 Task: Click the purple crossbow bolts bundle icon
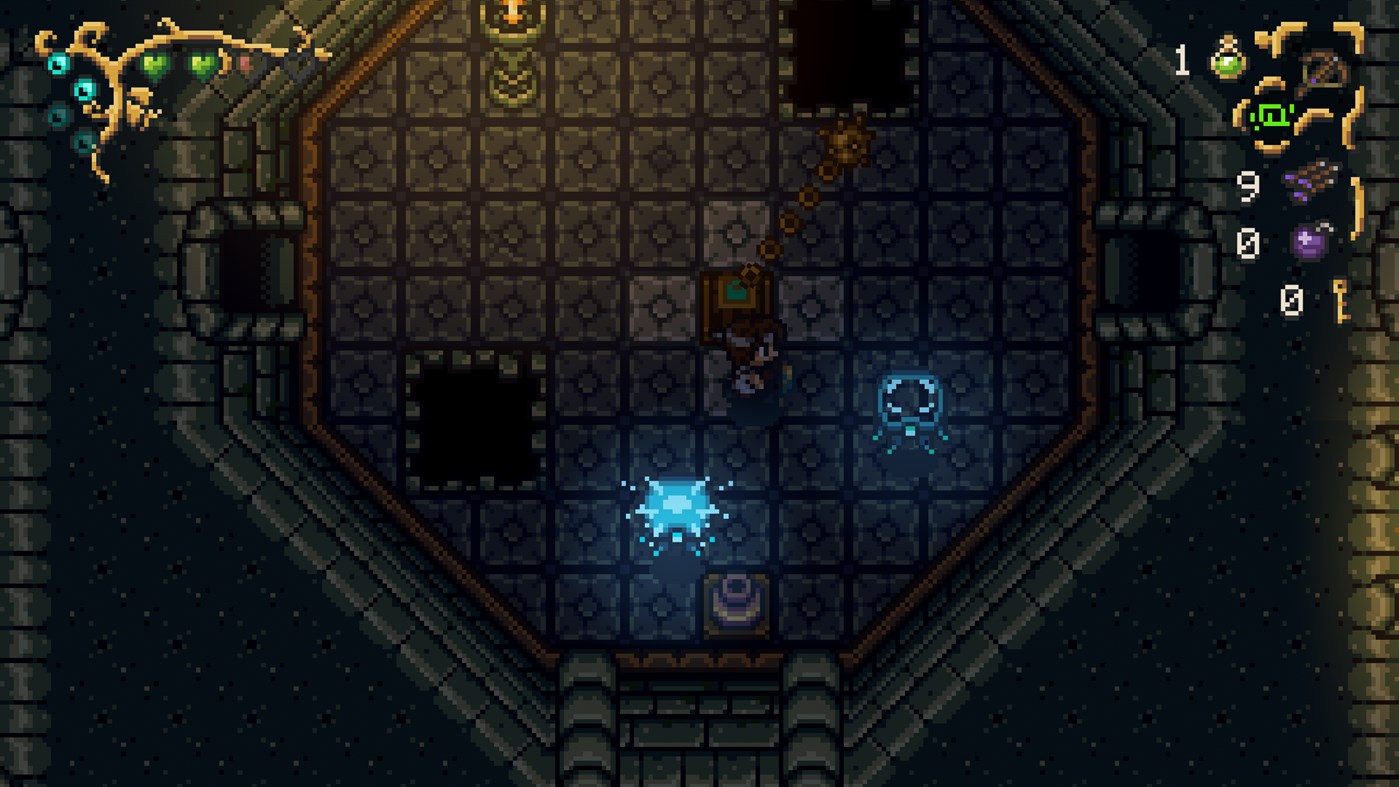click(1312, 181)
